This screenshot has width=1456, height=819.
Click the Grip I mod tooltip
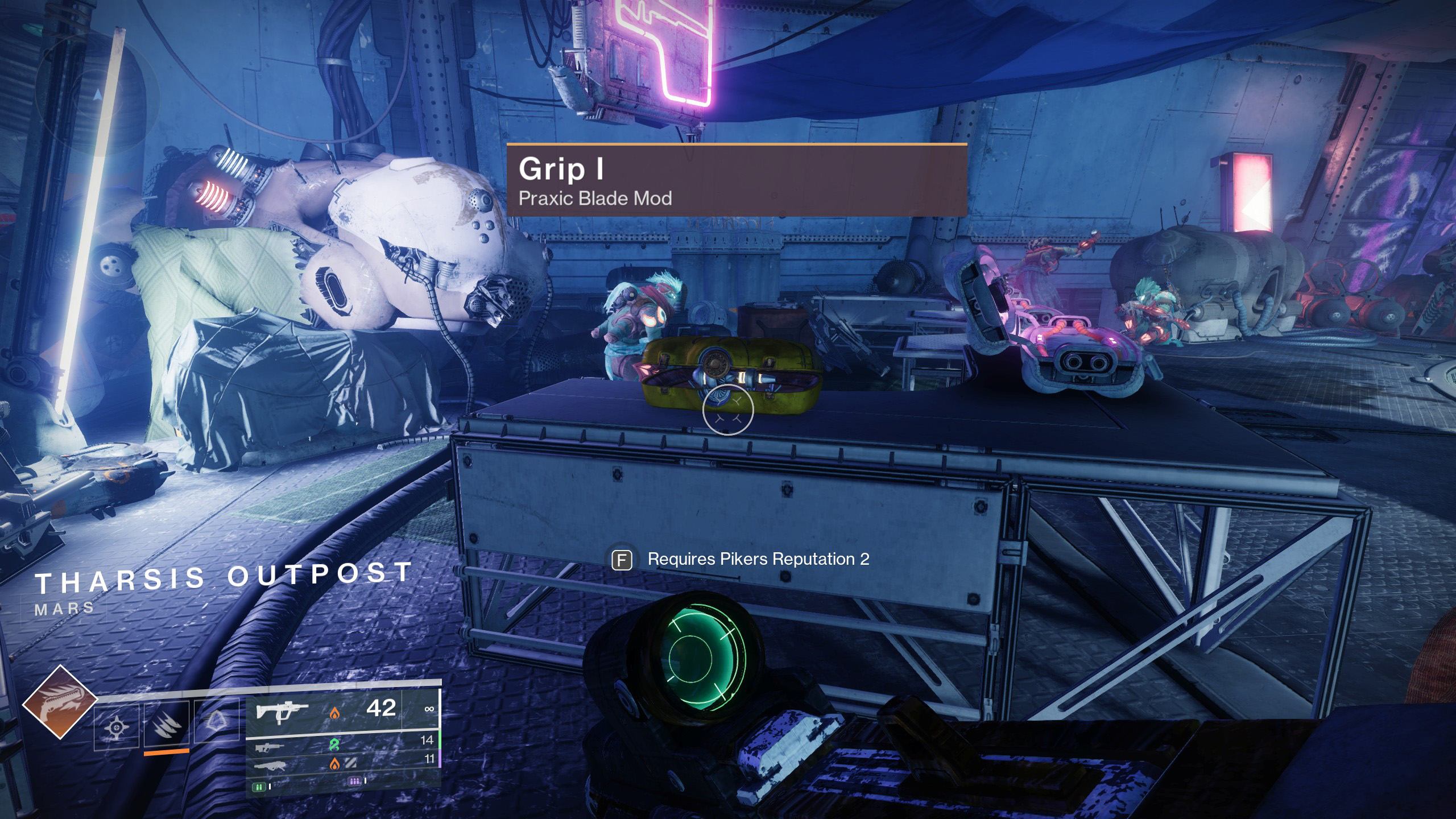(x=737, y=181)
